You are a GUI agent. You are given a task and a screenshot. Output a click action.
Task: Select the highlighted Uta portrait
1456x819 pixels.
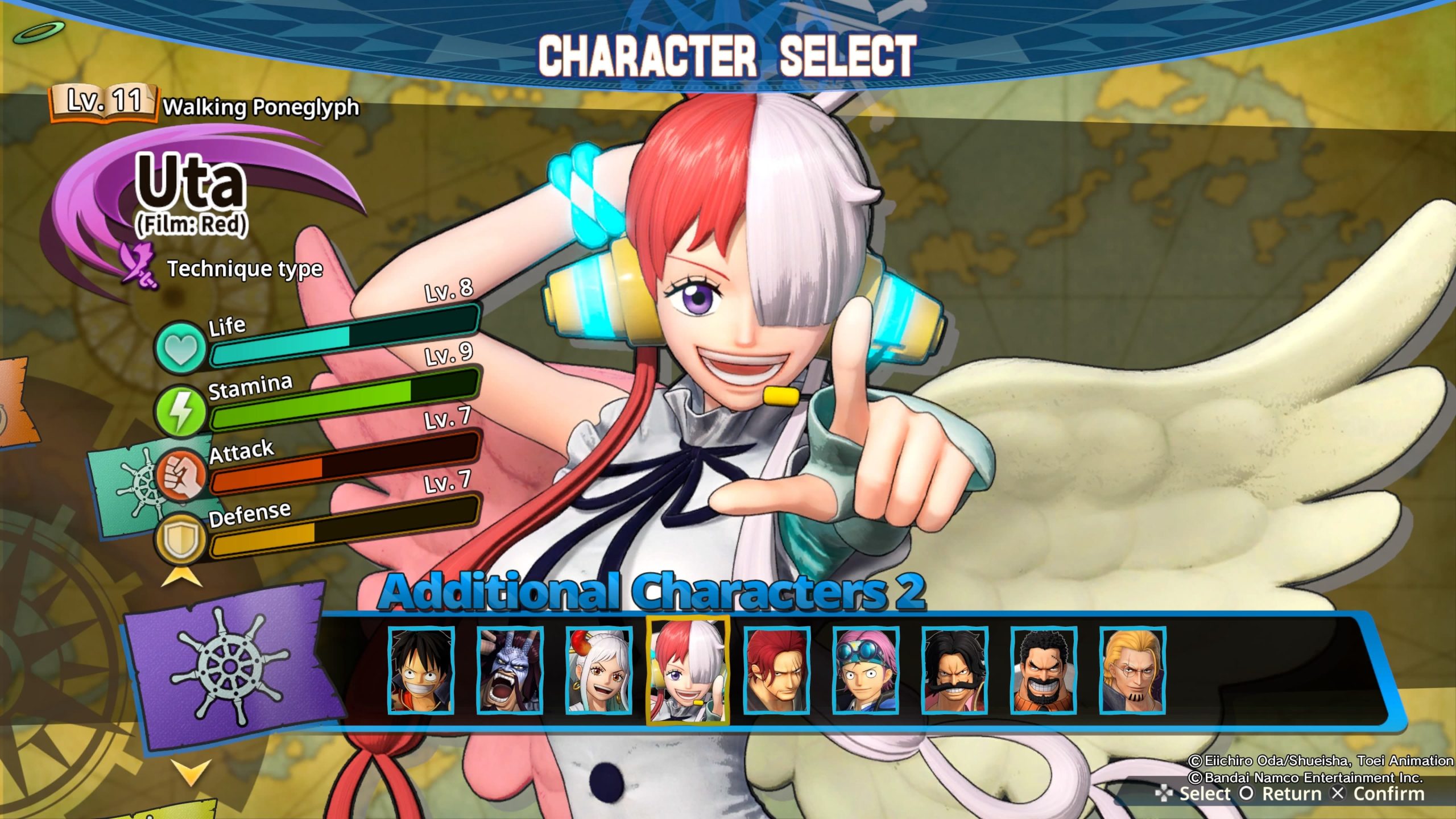point(688,669)
